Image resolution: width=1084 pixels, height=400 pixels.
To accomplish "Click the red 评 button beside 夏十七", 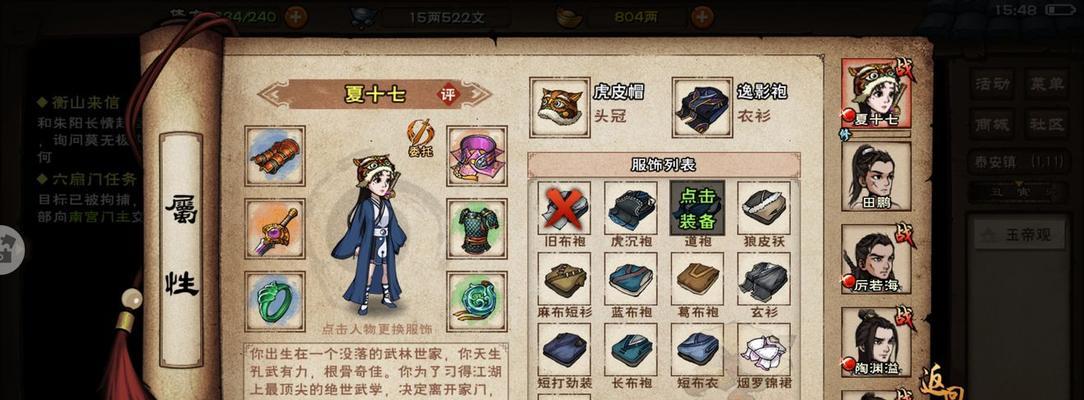I will (x=449, y=95).
